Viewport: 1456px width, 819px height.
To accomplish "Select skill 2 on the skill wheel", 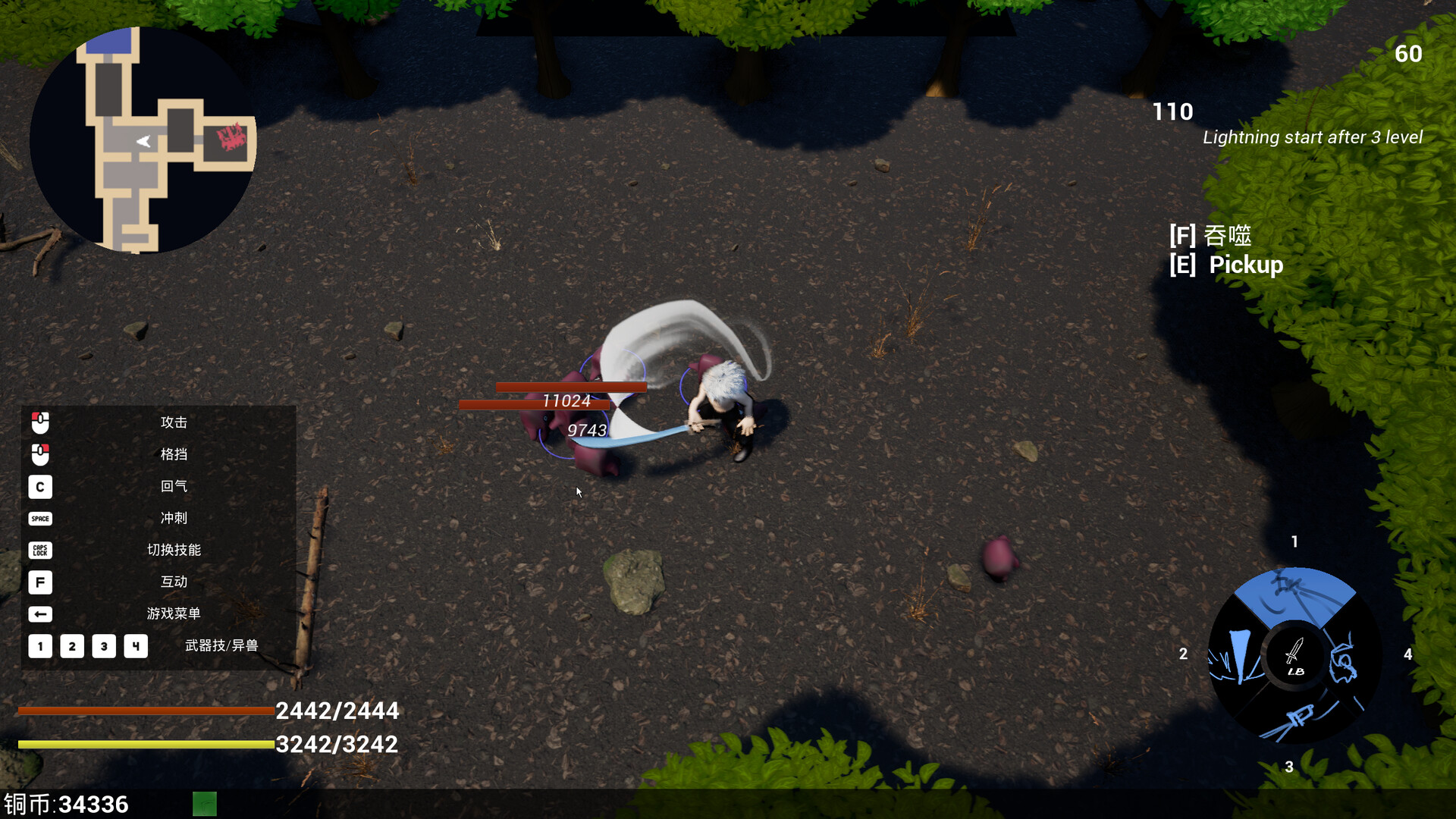I will pos(1236,656).
